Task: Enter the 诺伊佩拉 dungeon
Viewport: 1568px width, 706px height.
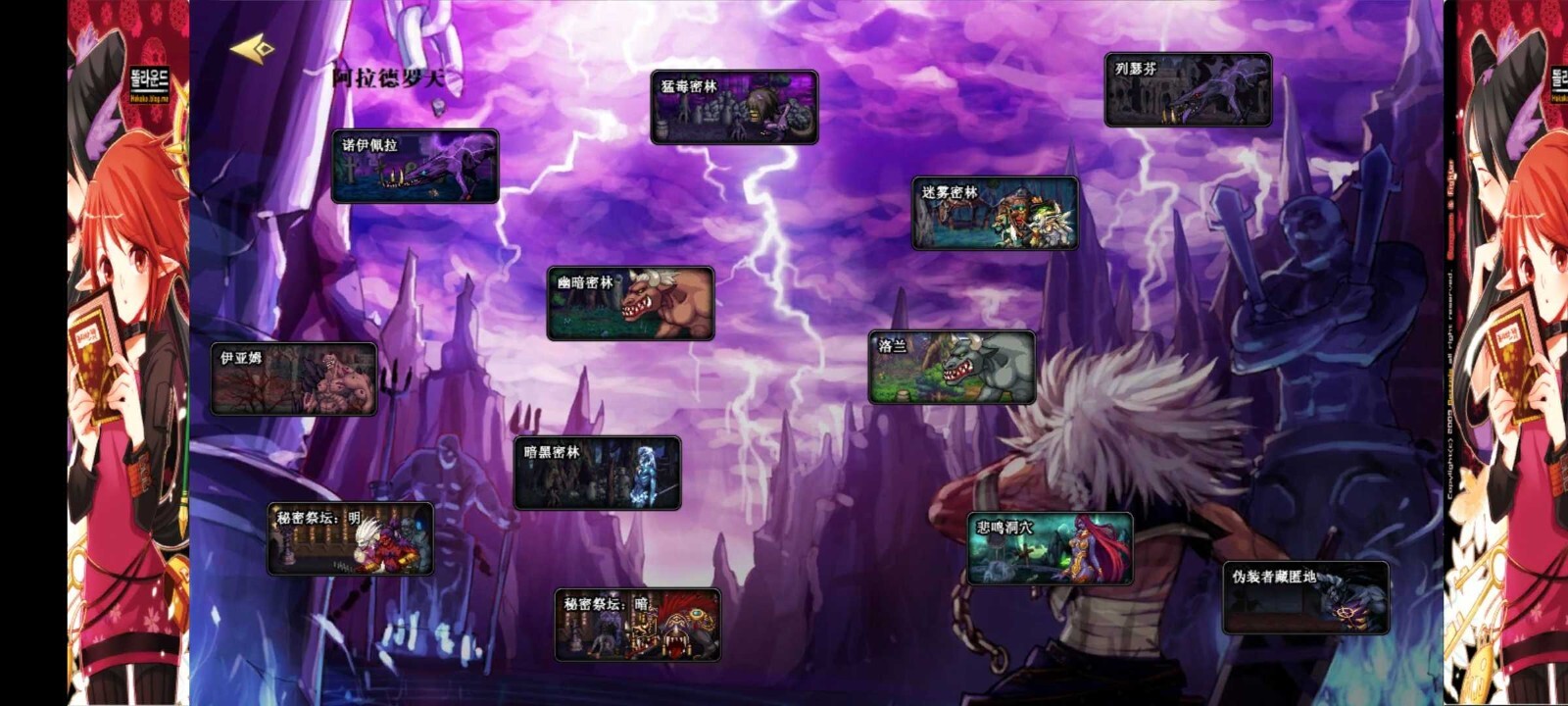Action: pyautogui.click(x=416, y=167)
